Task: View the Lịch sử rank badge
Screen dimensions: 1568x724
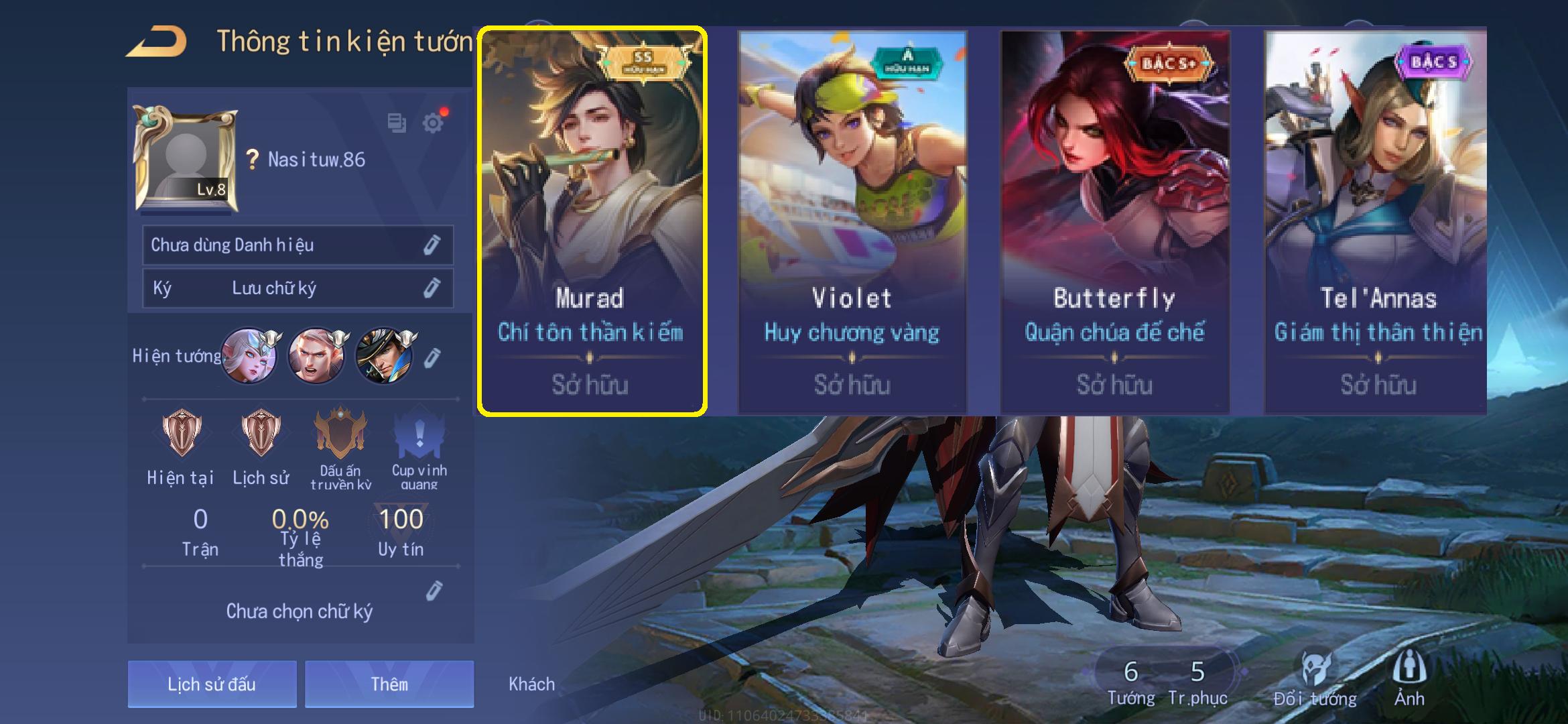Action: pyautogui.click(x=261, y=434)
